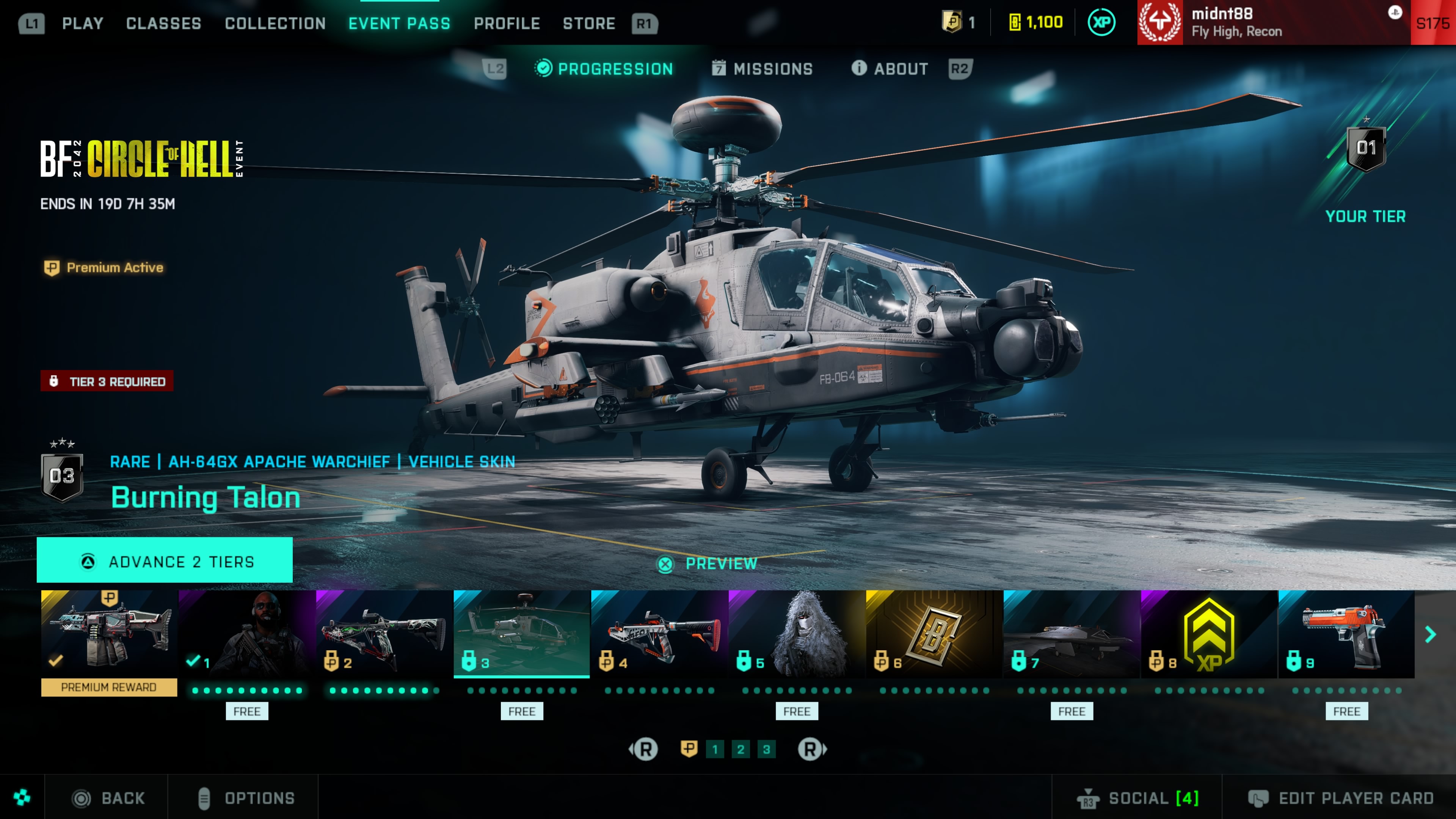Select the tier 6 gold coin reward
1456x819 pixels.
pos(934,634)
